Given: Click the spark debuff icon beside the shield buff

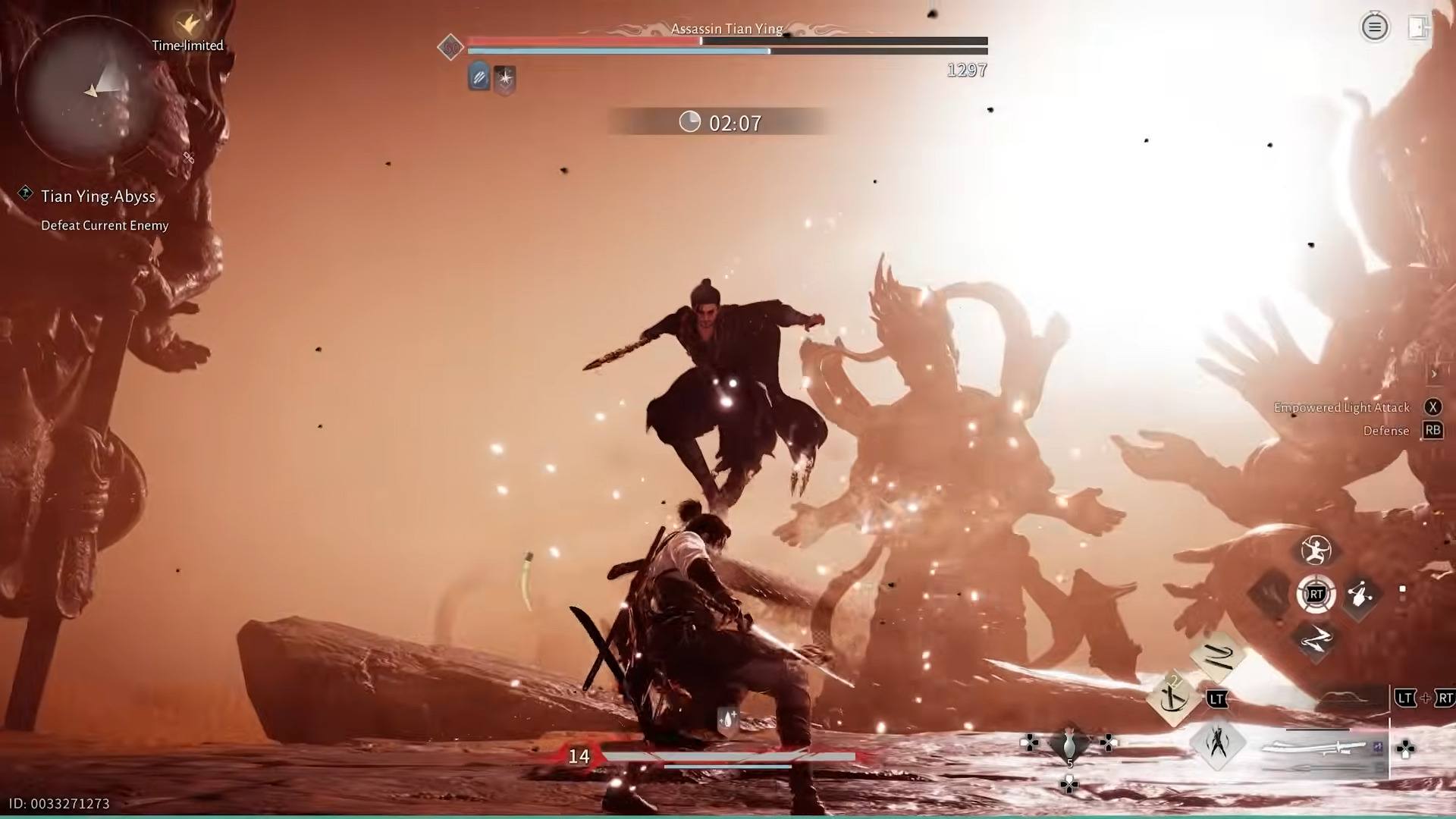Looking at the screenshot, I should click(504, 78).
